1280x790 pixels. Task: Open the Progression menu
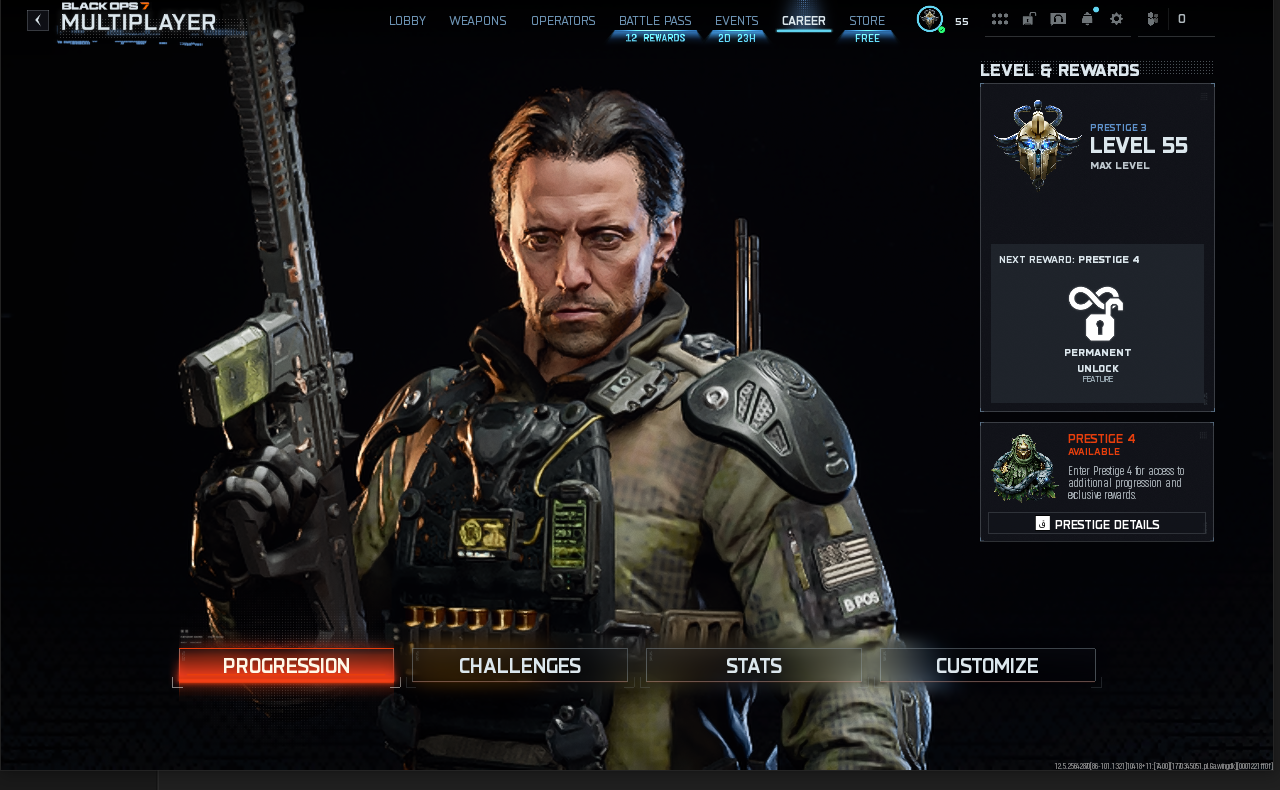(286, 666)
